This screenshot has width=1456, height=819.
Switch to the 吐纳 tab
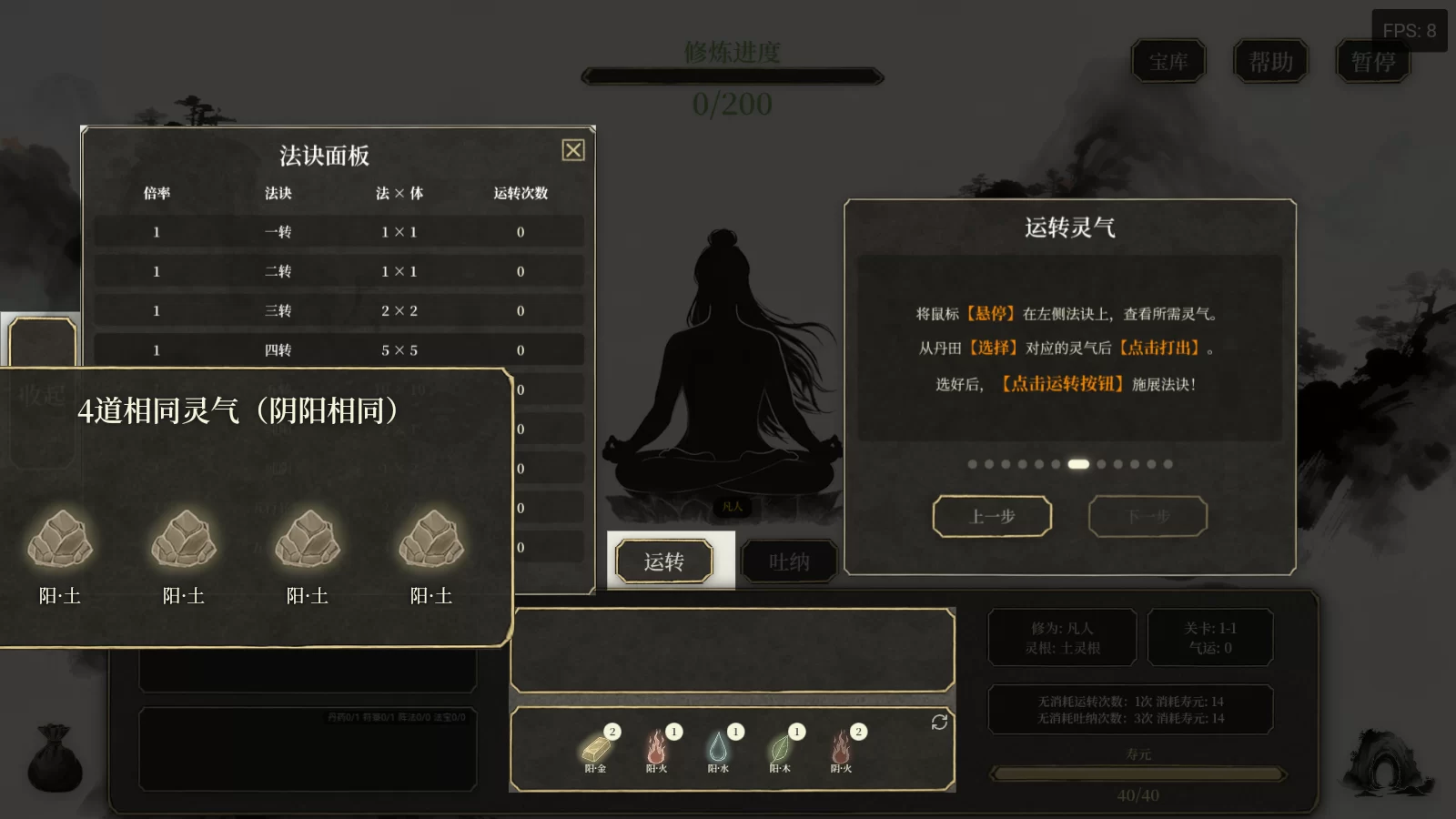[790, 561]
